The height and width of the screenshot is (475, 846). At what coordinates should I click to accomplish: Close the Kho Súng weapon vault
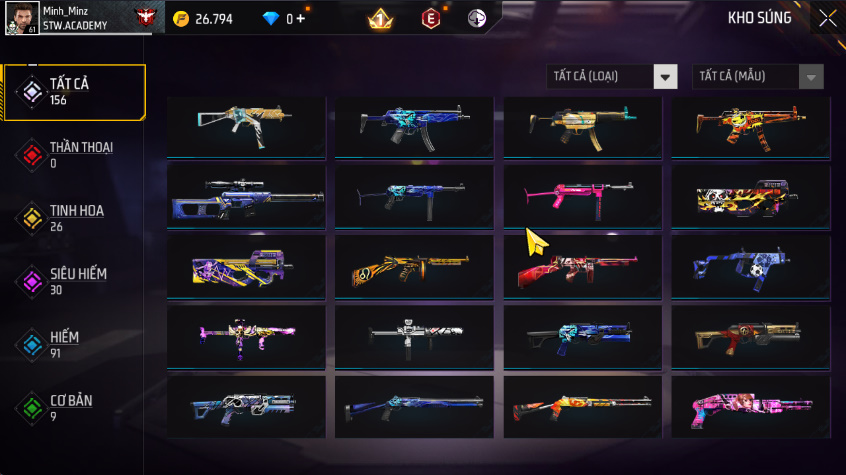click(827, 18)
